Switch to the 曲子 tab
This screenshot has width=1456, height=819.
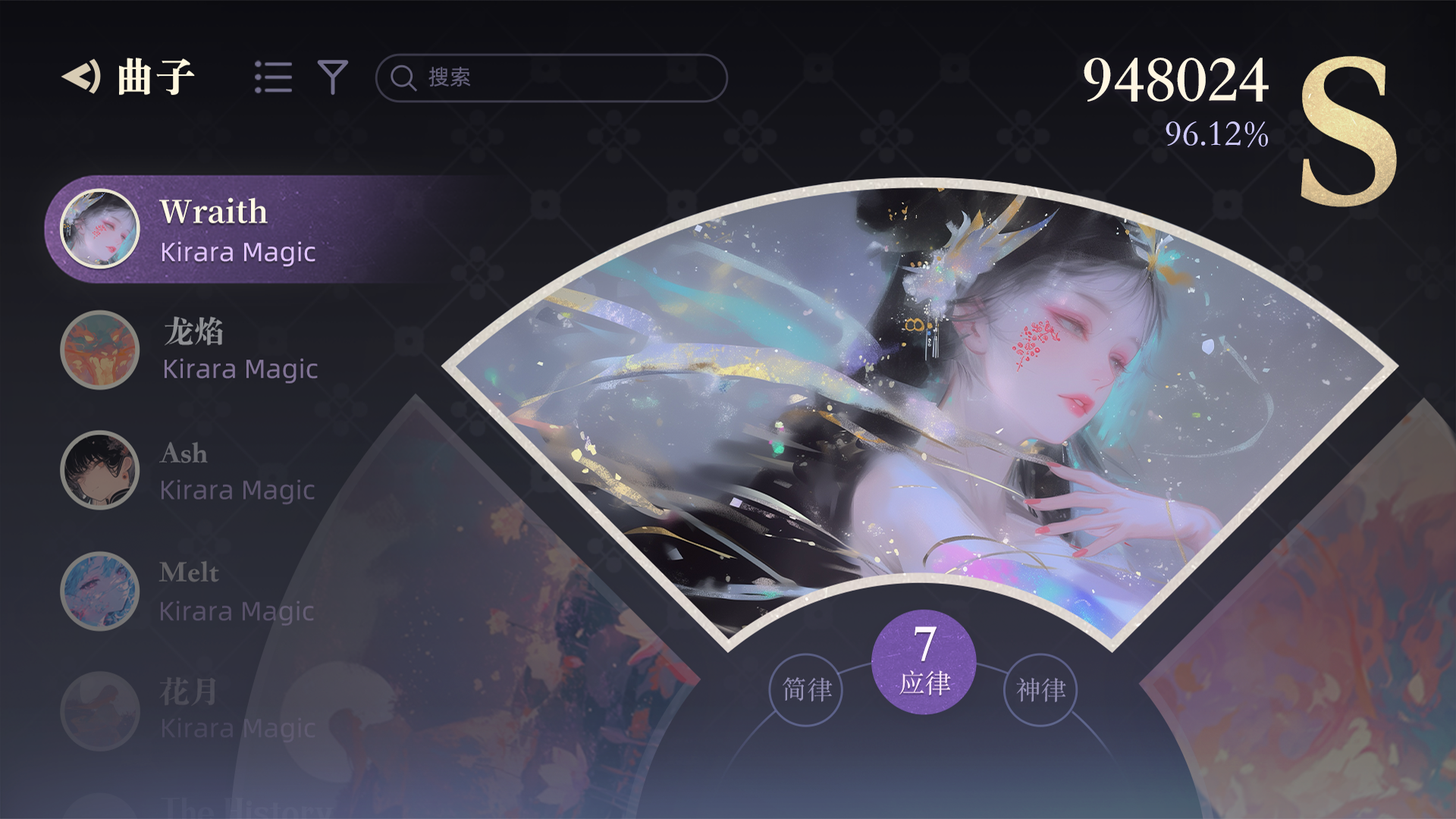pos(155,74)
